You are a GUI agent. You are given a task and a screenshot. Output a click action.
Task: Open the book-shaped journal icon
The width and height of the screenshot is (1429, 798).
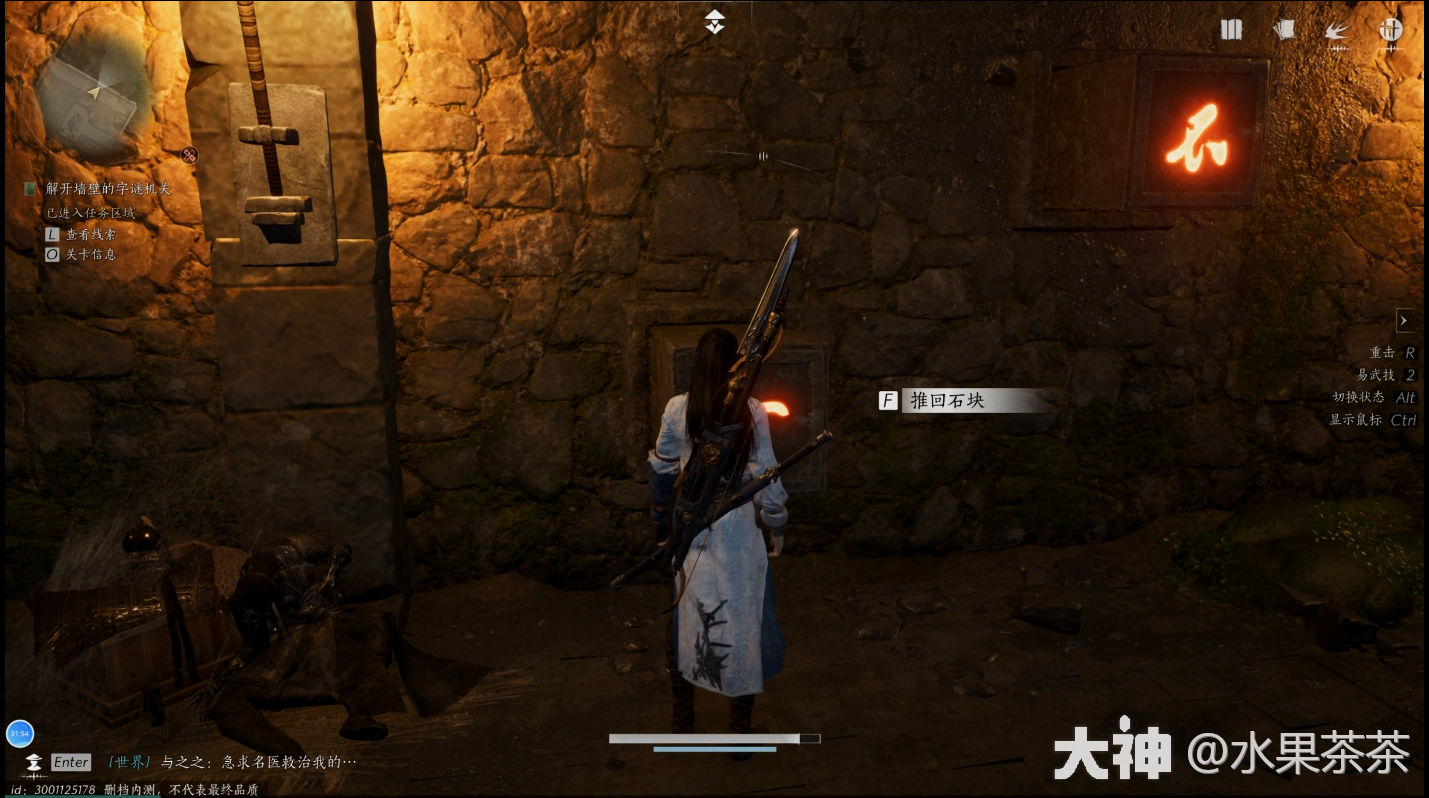1231,30
